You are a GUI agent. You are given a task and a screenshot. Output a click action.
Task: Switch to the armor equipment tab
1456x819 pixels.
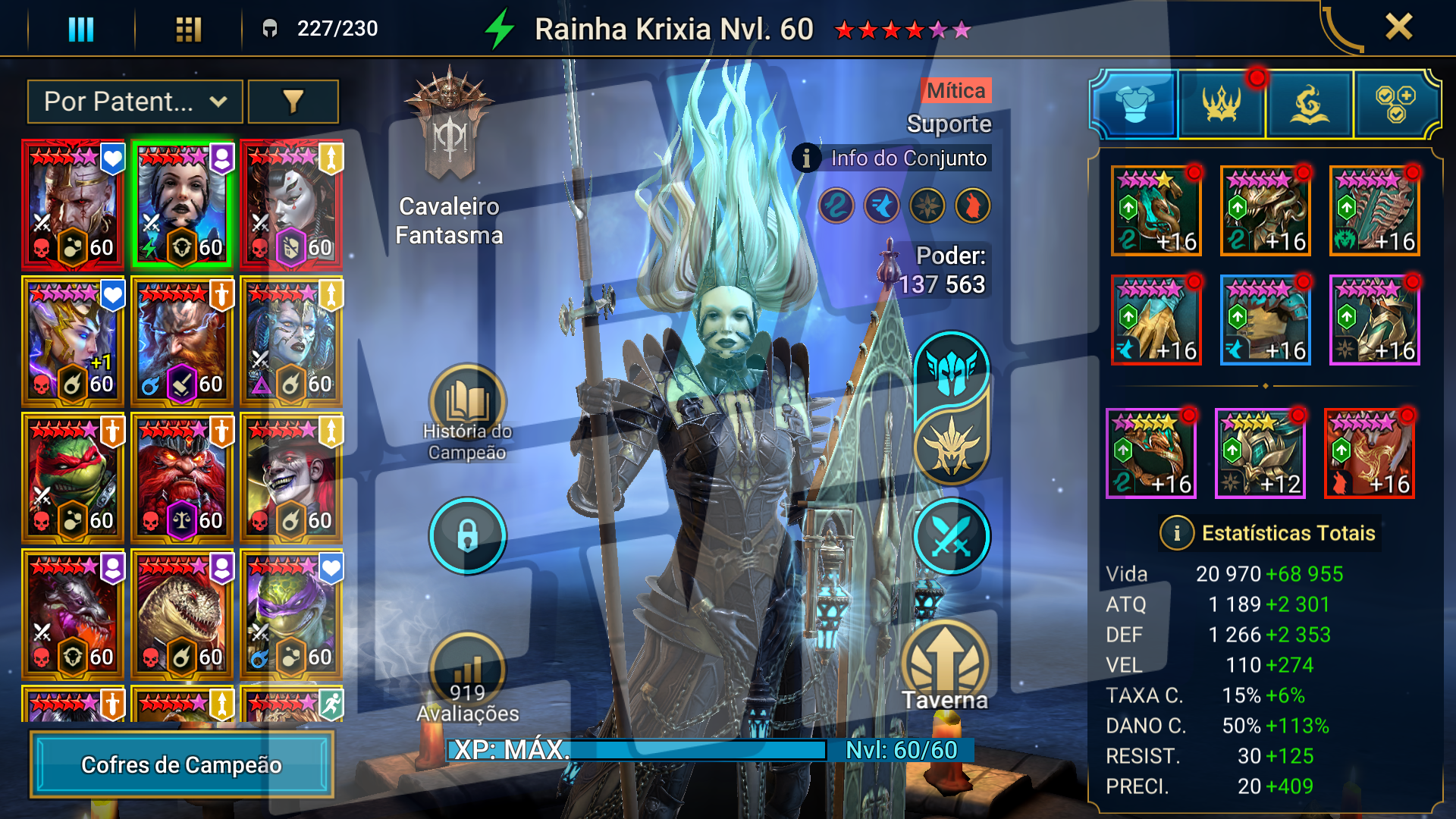(1134, 105)
